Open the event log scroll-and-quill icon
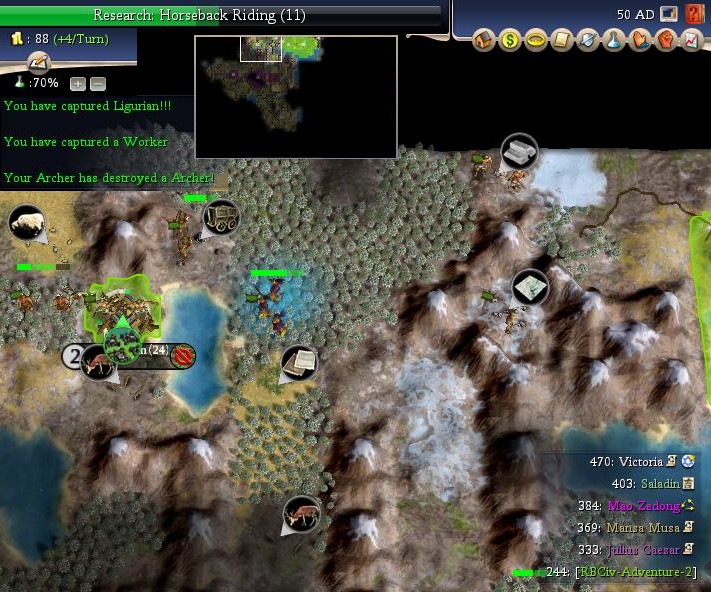711x592 pixels. (39, 63)
